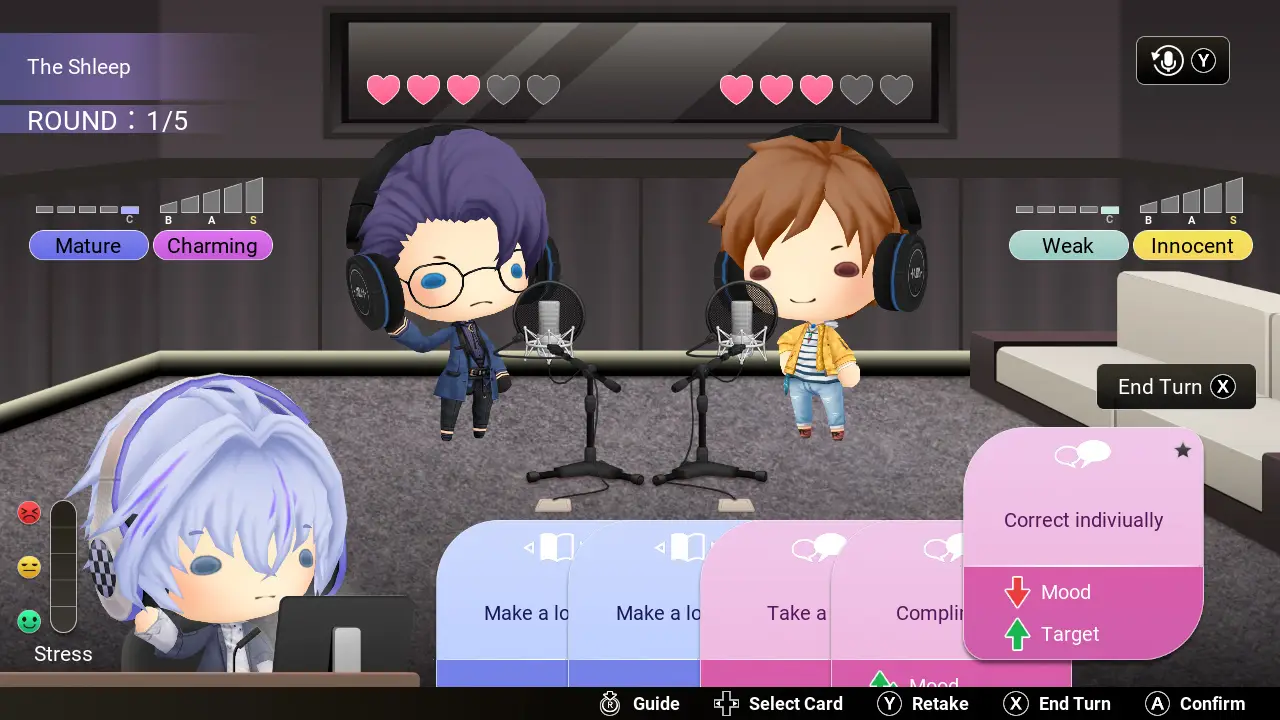Click the neutral yellow face on stress meter

click(29, 567)
